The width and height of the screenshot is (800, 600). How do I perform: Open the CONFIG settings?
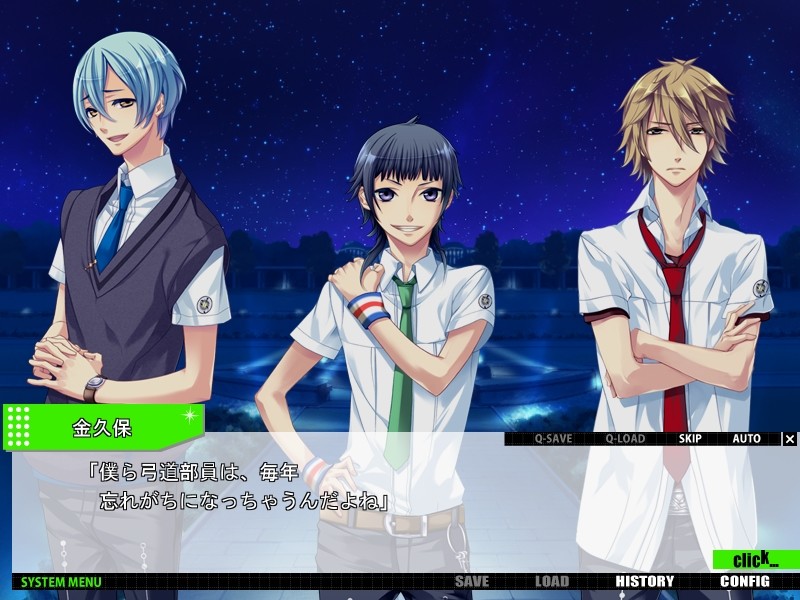point(744,581)
